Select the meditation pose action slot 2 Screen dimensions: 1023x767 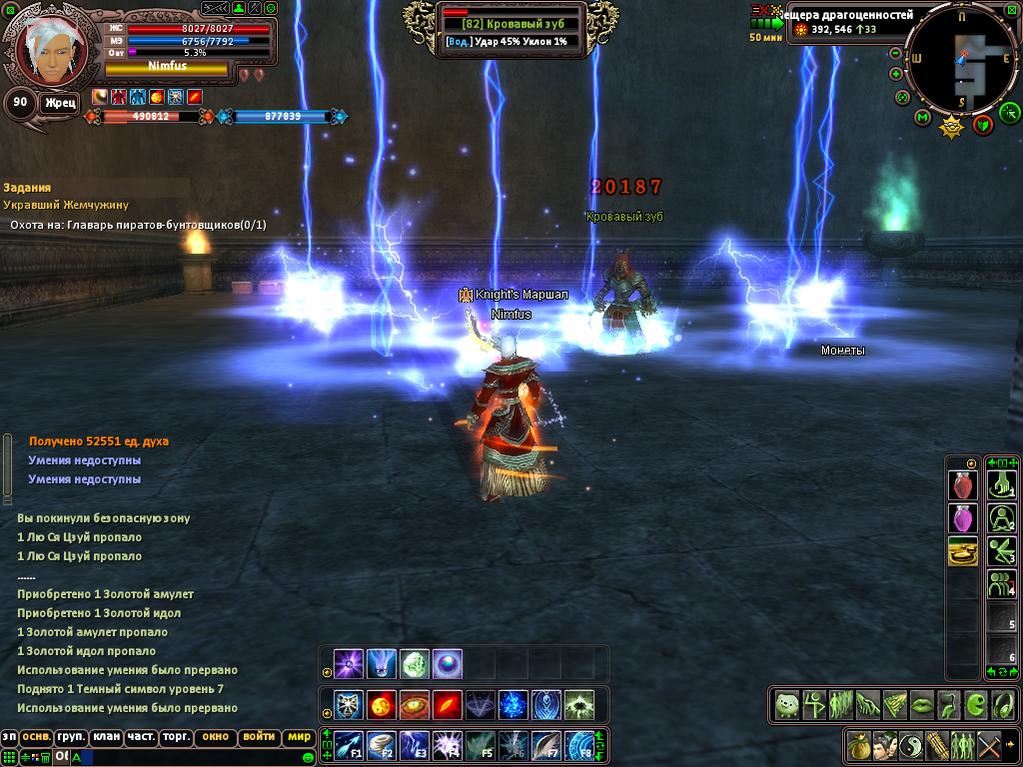[x=1001, y=518]
